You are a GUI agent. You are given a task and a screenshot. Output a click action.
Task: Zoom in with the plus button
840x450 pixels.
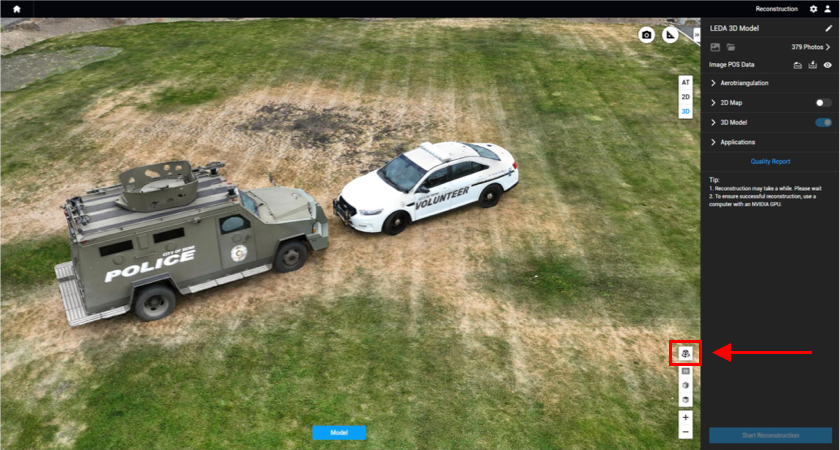click(x=685, y=417)
